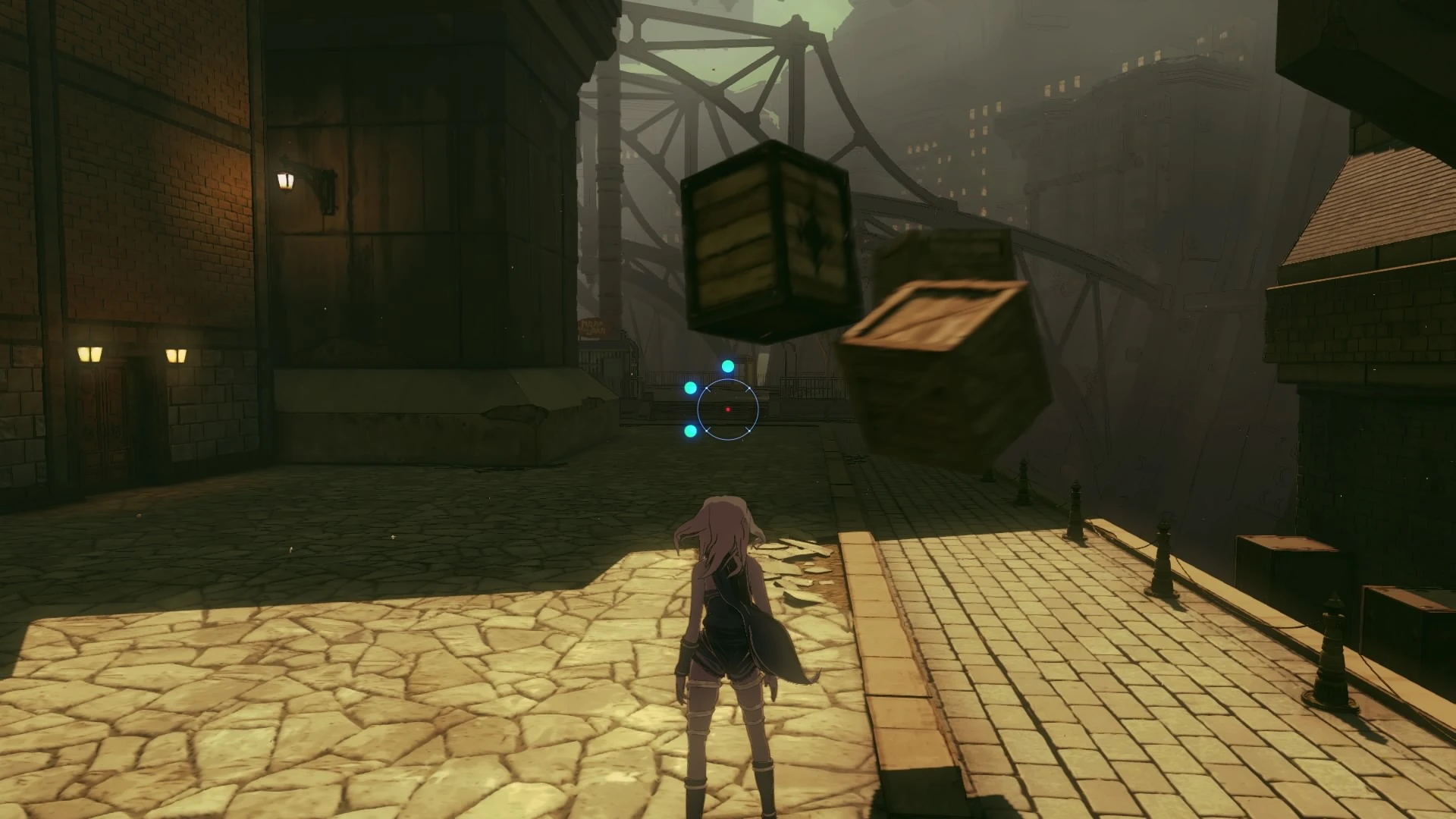The height and width of the screenshot is (819, 1456).
Task: Click the lower-right tick mark on the reticle ring
Action: (748, 429)
